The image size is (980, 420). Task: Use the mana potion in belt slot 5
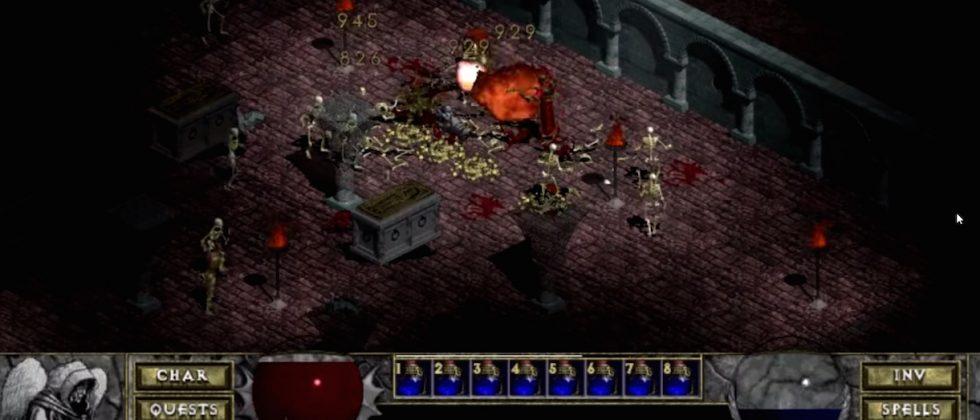coord(564,378)
